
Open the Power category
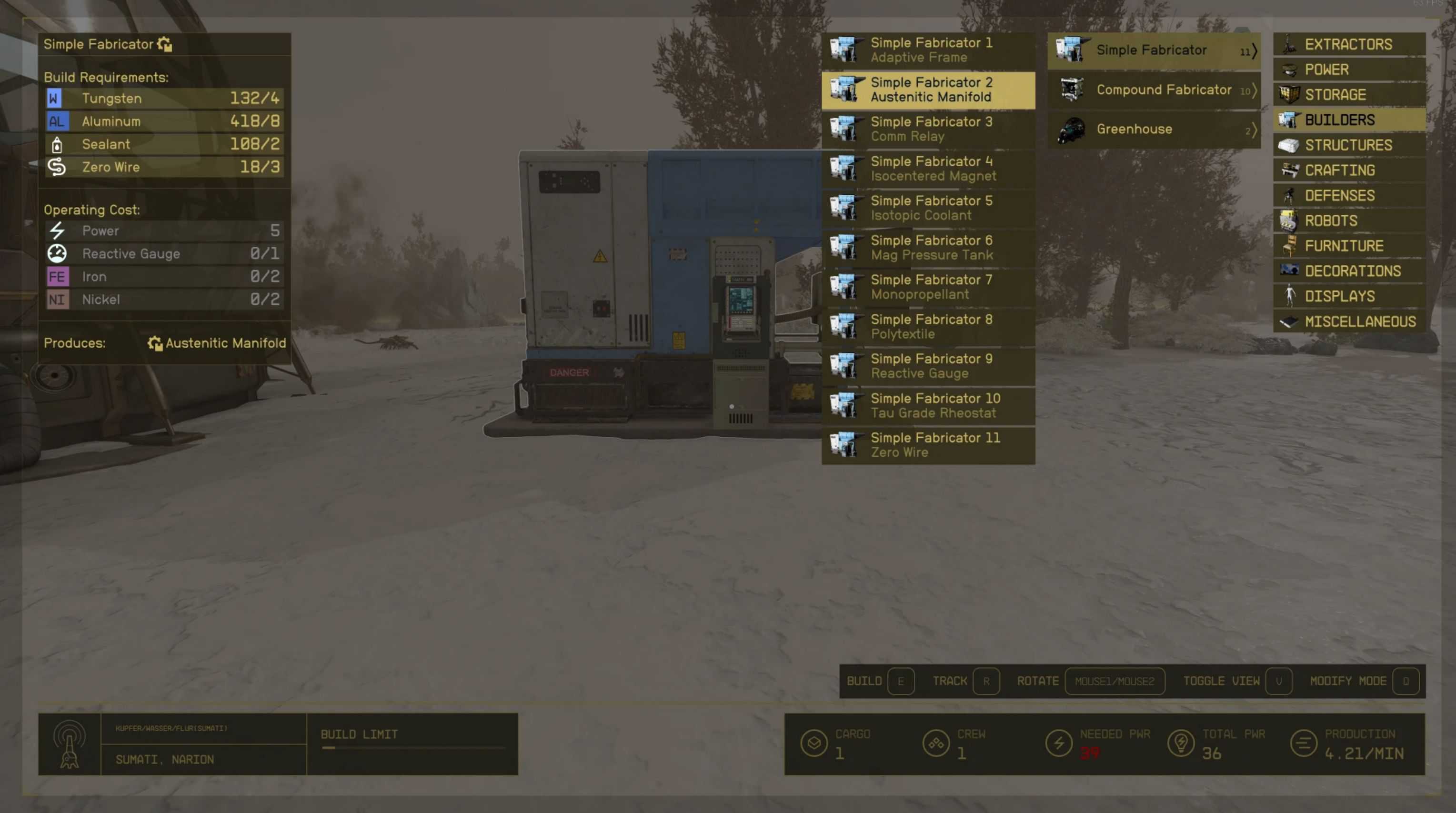(x=1349, y=70)
